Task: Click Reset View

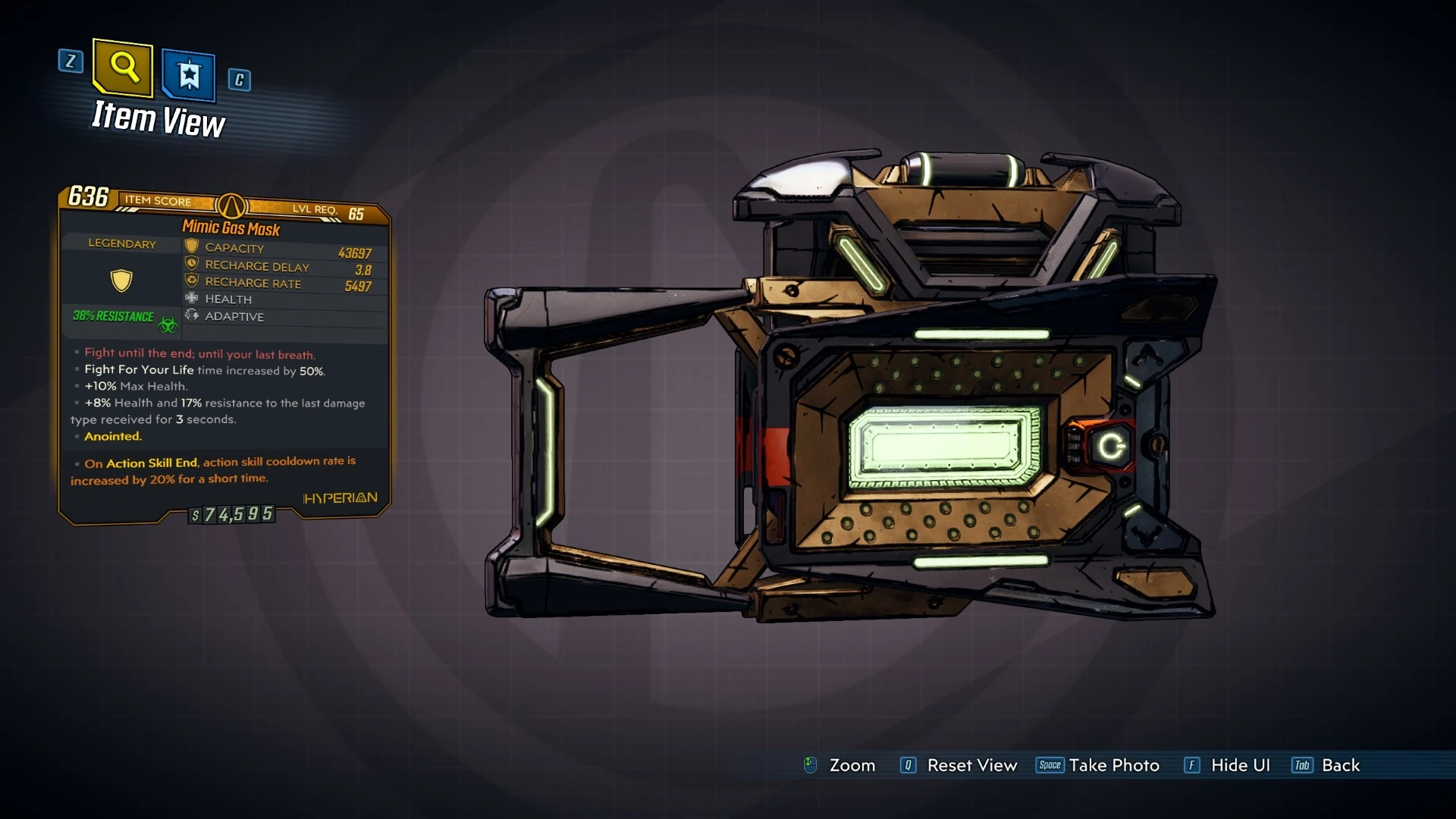Action: (971, 765)
